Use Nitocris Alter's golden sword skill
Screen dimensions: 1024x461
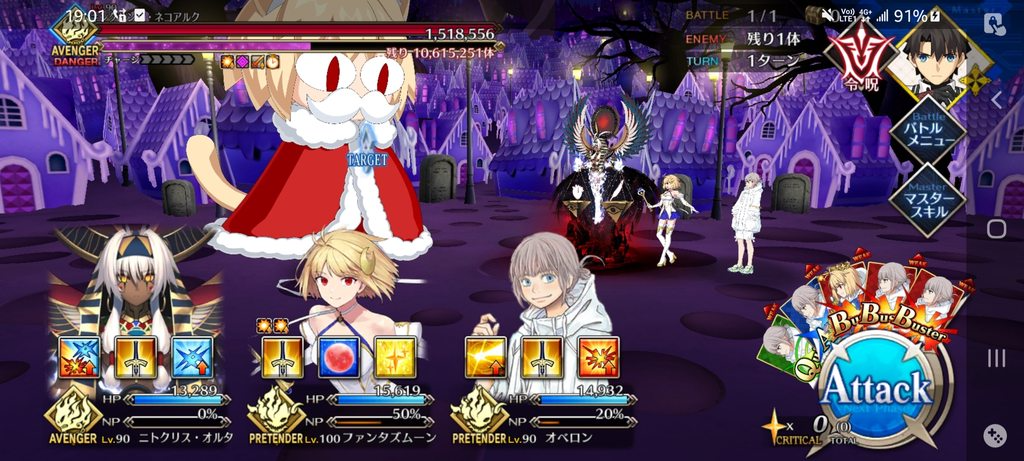pos(136,357)
